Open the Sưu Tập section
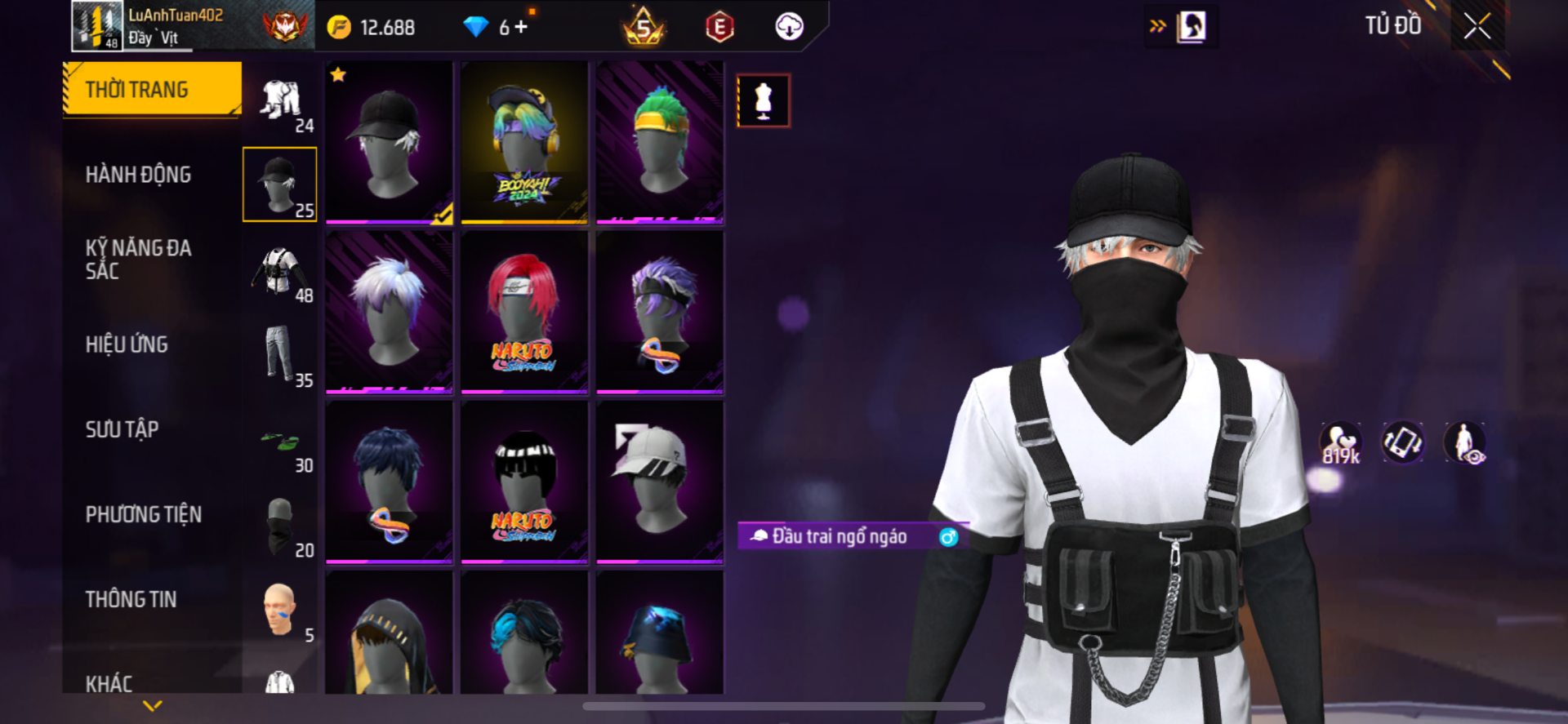The height and width of the screenshot is (724, 1568). 122,429
